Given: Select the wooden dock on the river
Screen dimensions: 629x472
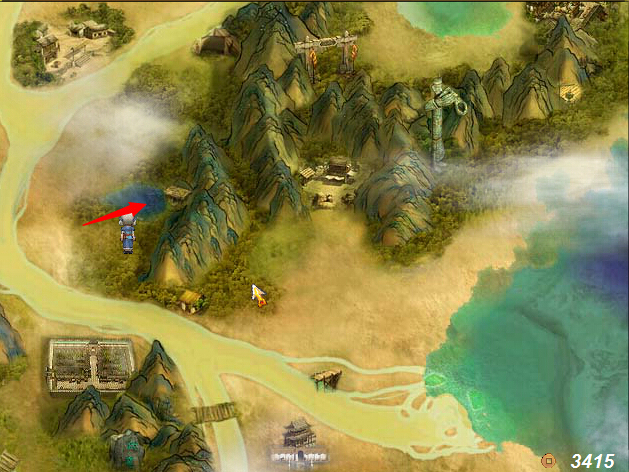Looking at the screenshot, I should pyautogui.click(x=326, y=379).
